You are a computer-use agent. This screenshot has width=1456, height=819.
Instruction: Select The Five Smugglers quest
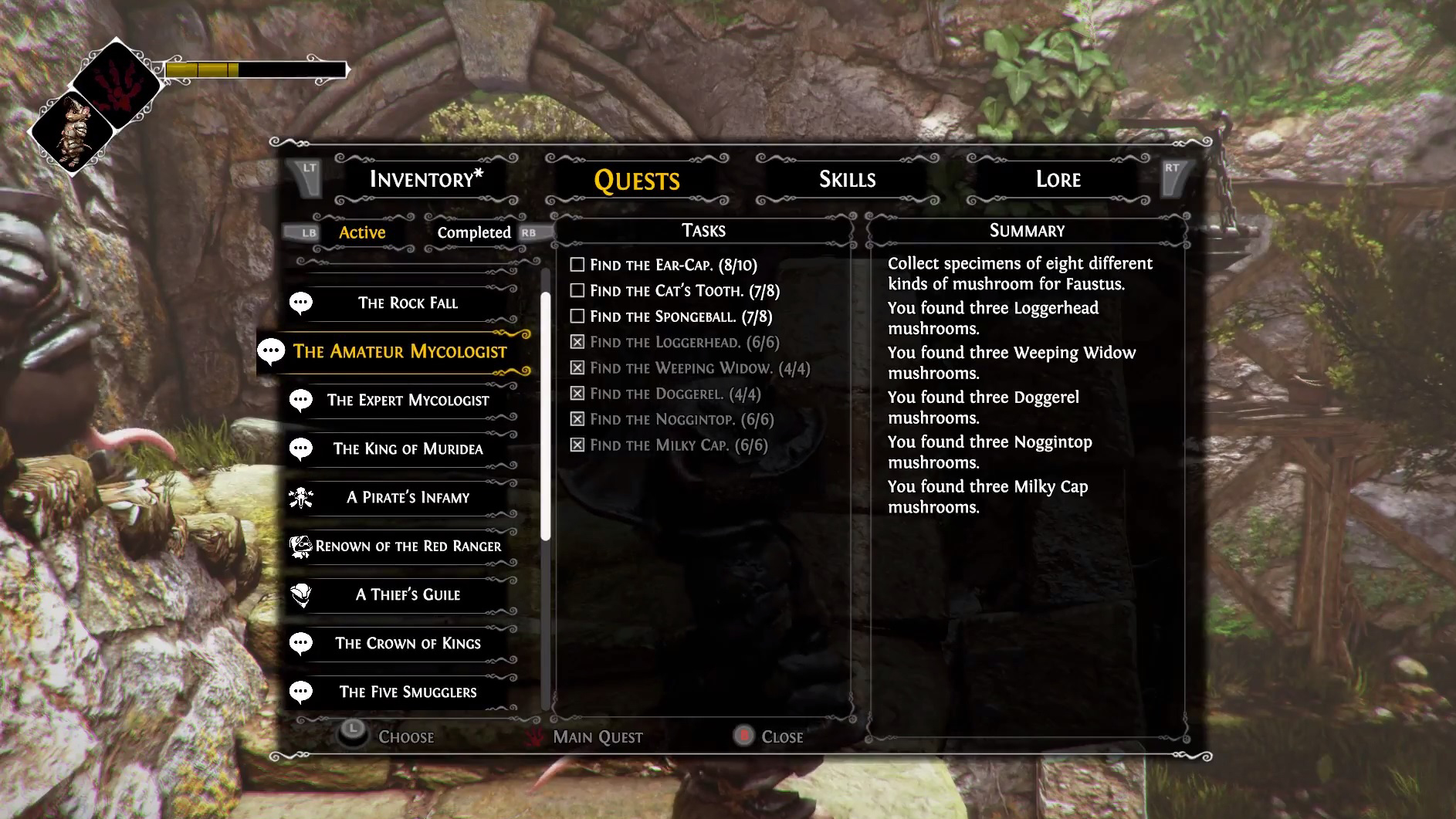click(x=408, y=692)
